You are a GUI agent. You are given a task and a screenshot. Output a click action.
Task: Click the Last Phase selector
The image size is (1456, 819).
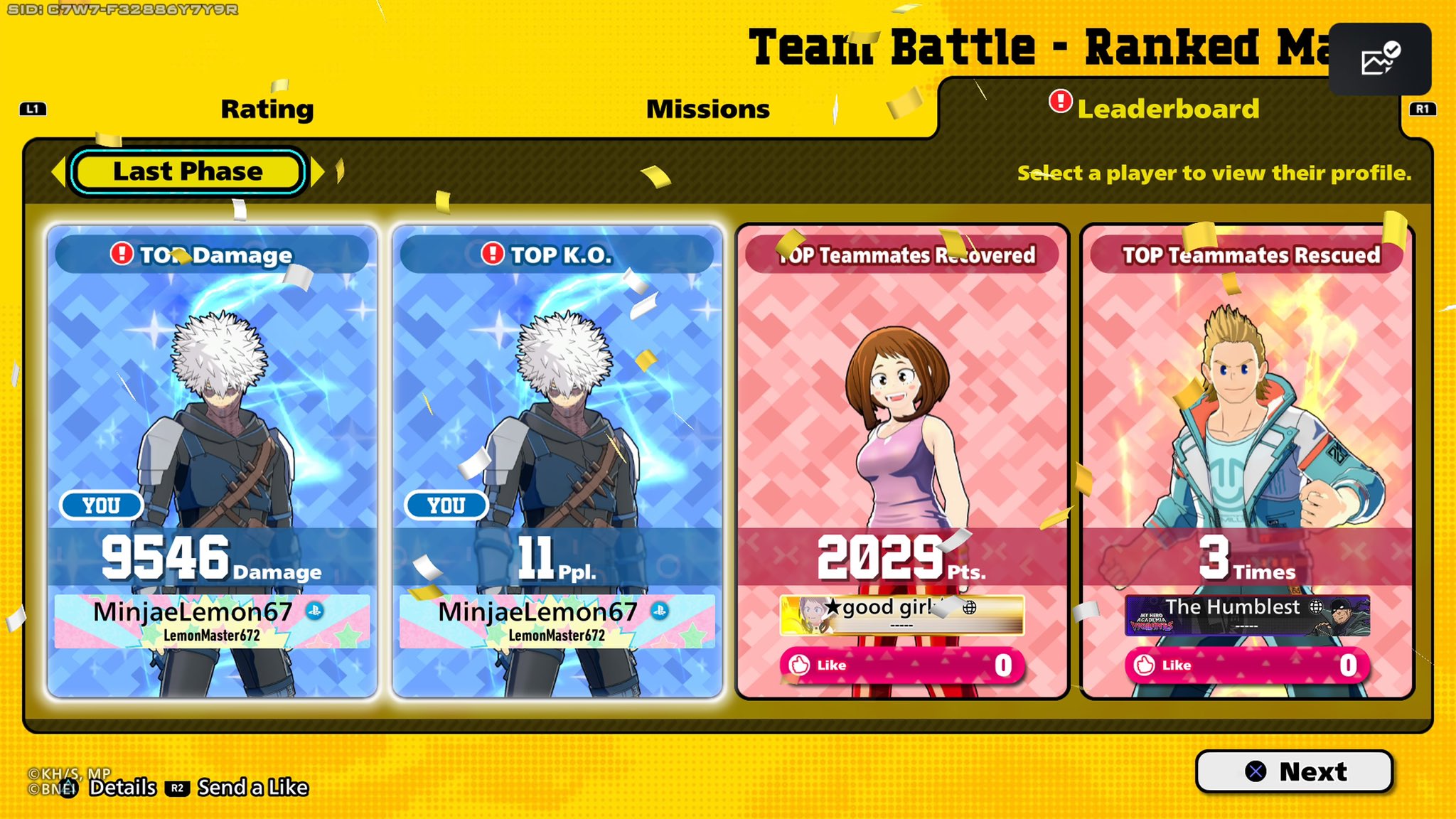pos(188,171)
